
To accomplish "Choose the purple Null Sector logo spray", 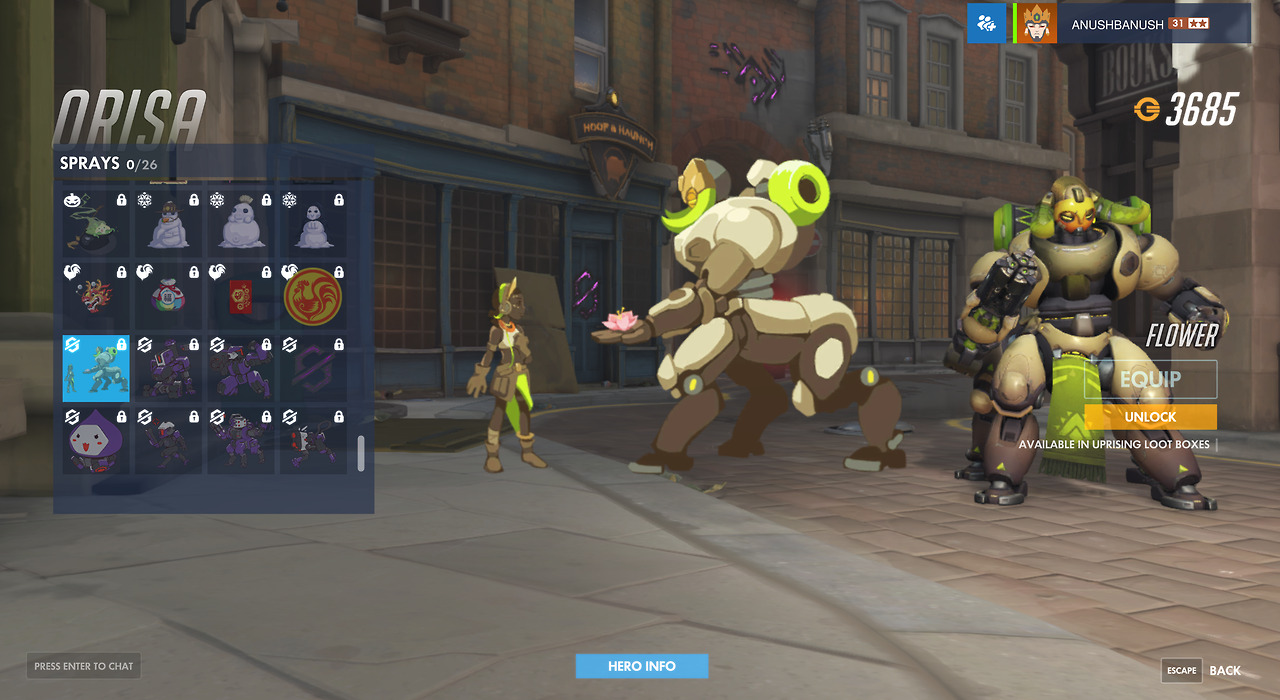I will 313,368.
